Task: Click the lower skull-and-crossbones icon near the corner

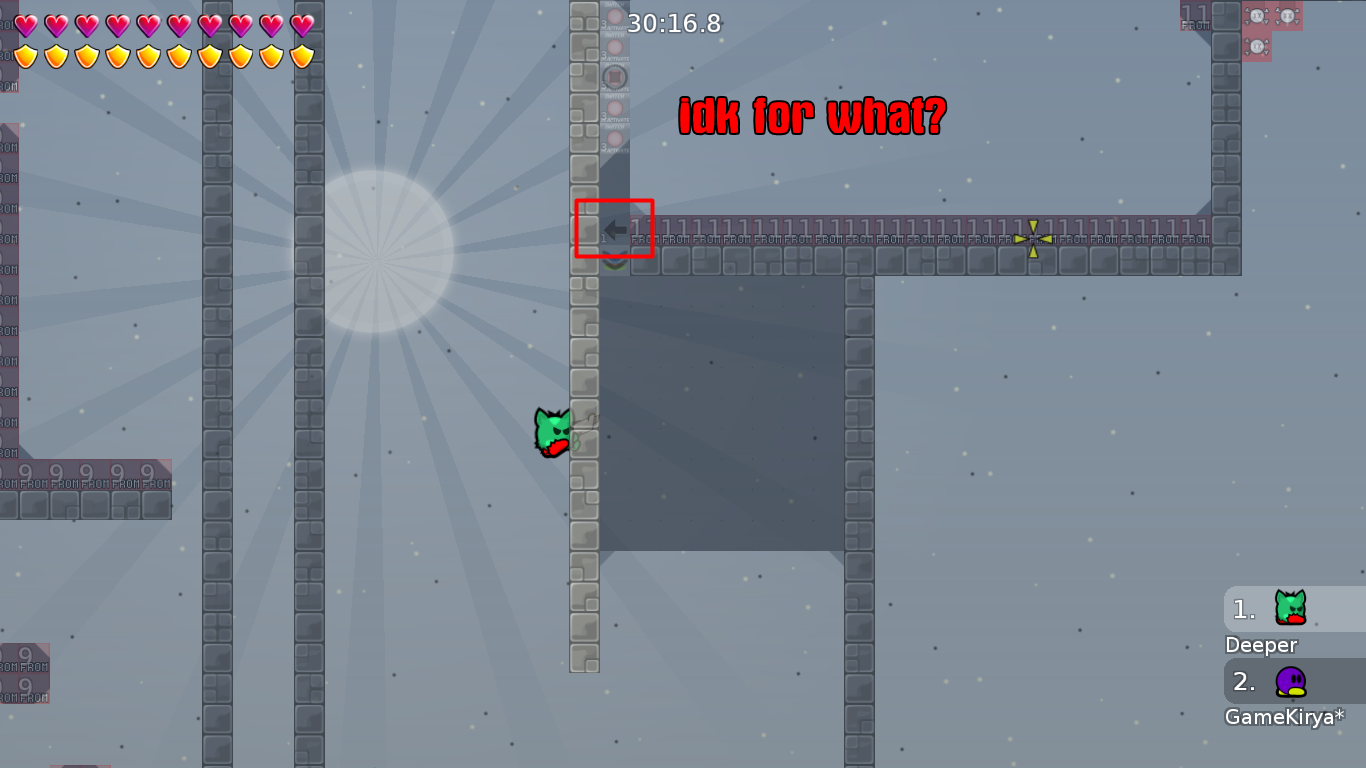Action: pyautogui.click(x=1256, y=45)
